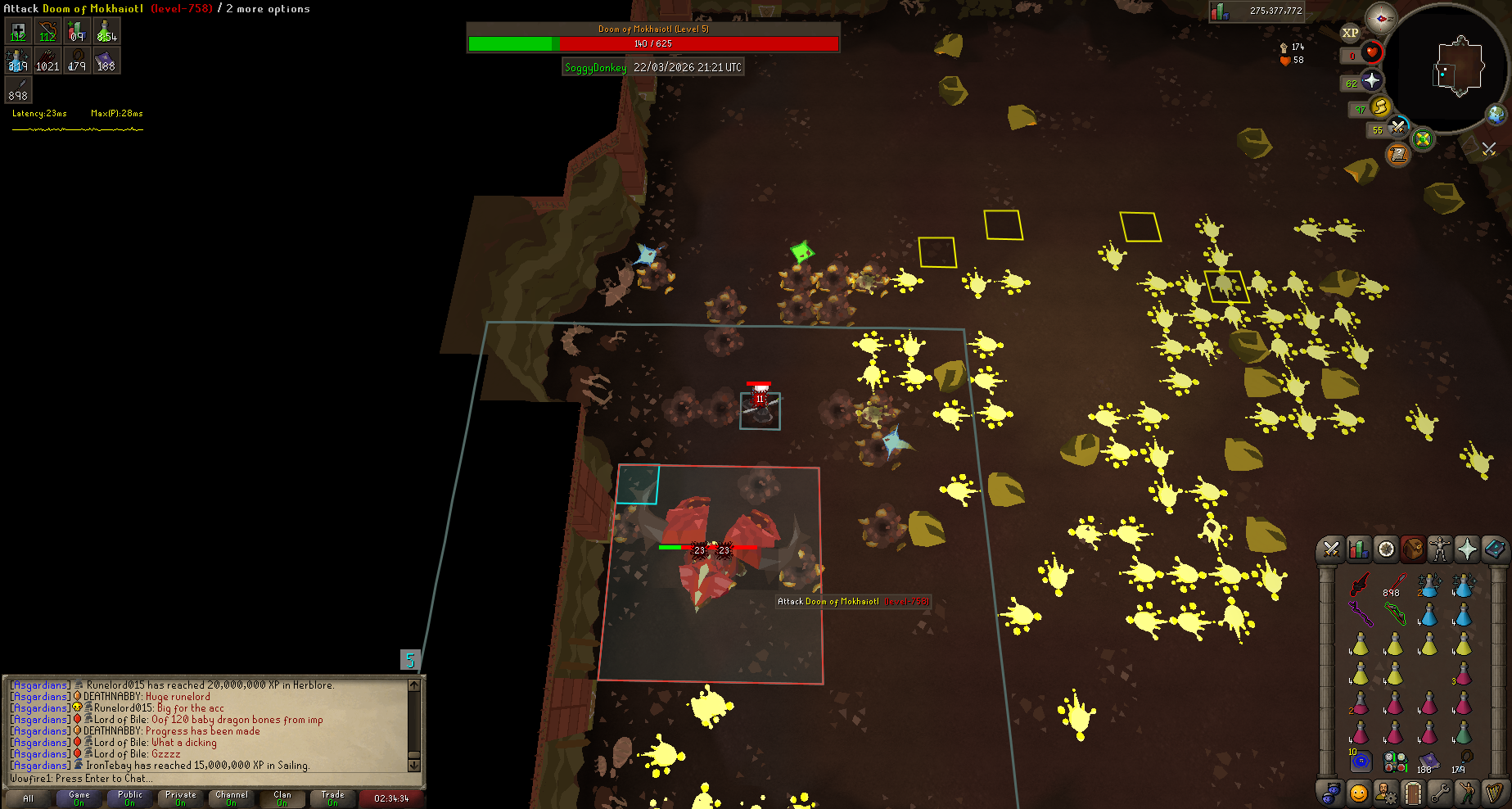This screenshot has width=1512, height=809.
Task: Open the Worn Equipment tab
Action: (1440, 549)
